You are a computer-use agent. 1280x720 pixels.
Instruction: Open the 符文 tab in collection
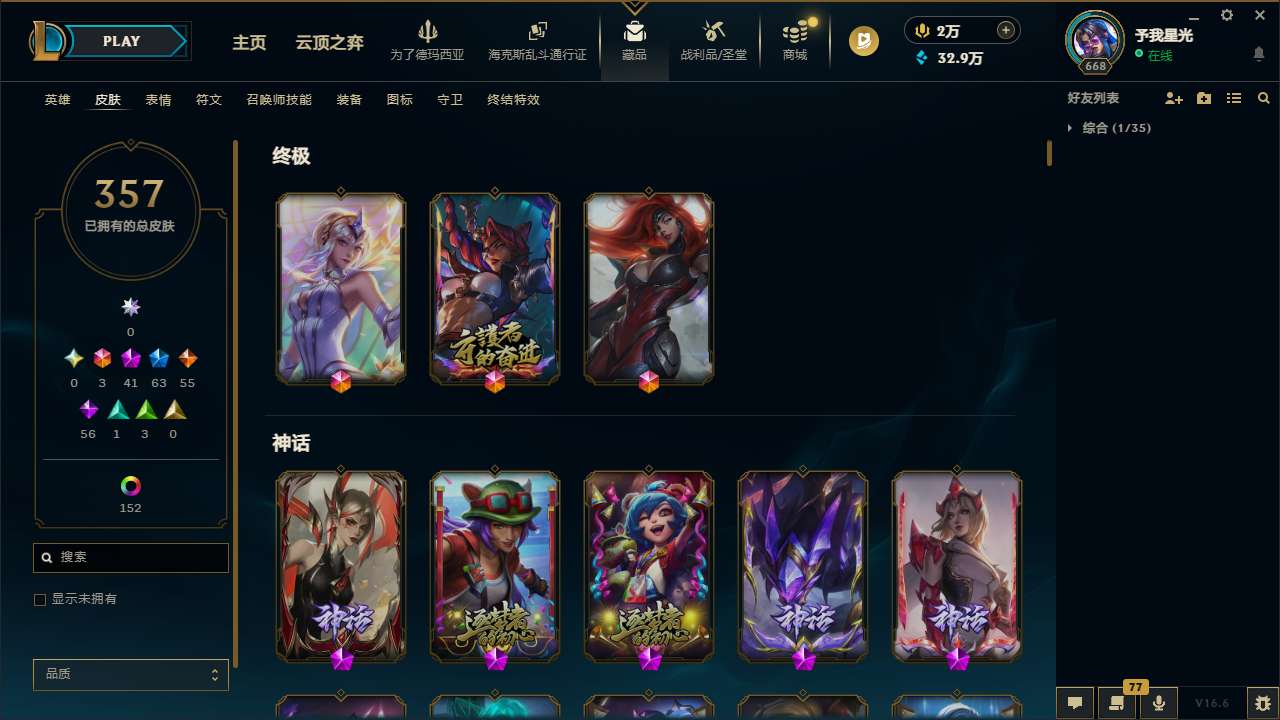point(209,100)
